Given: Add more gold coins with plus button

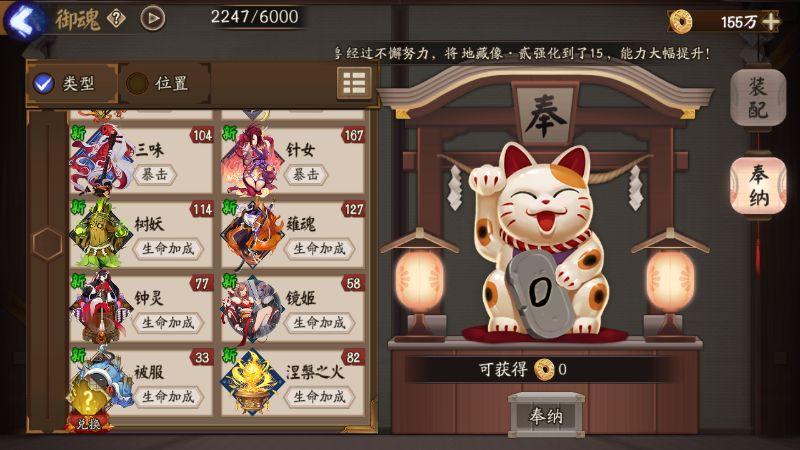Looking at the screenshot, I should pos(770,21).
